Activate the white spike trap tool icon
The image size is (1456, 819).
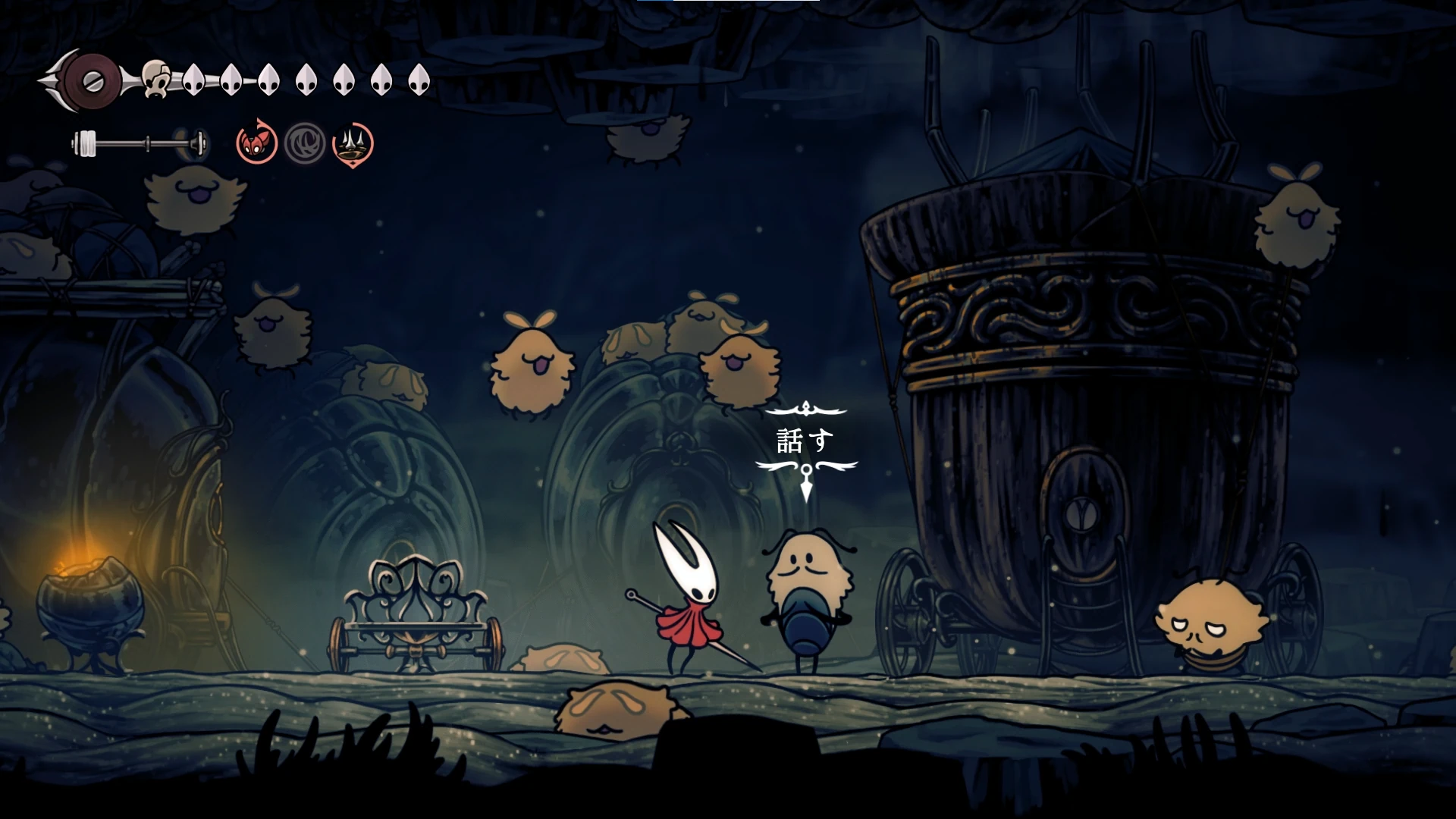click(x=353, y=143)
